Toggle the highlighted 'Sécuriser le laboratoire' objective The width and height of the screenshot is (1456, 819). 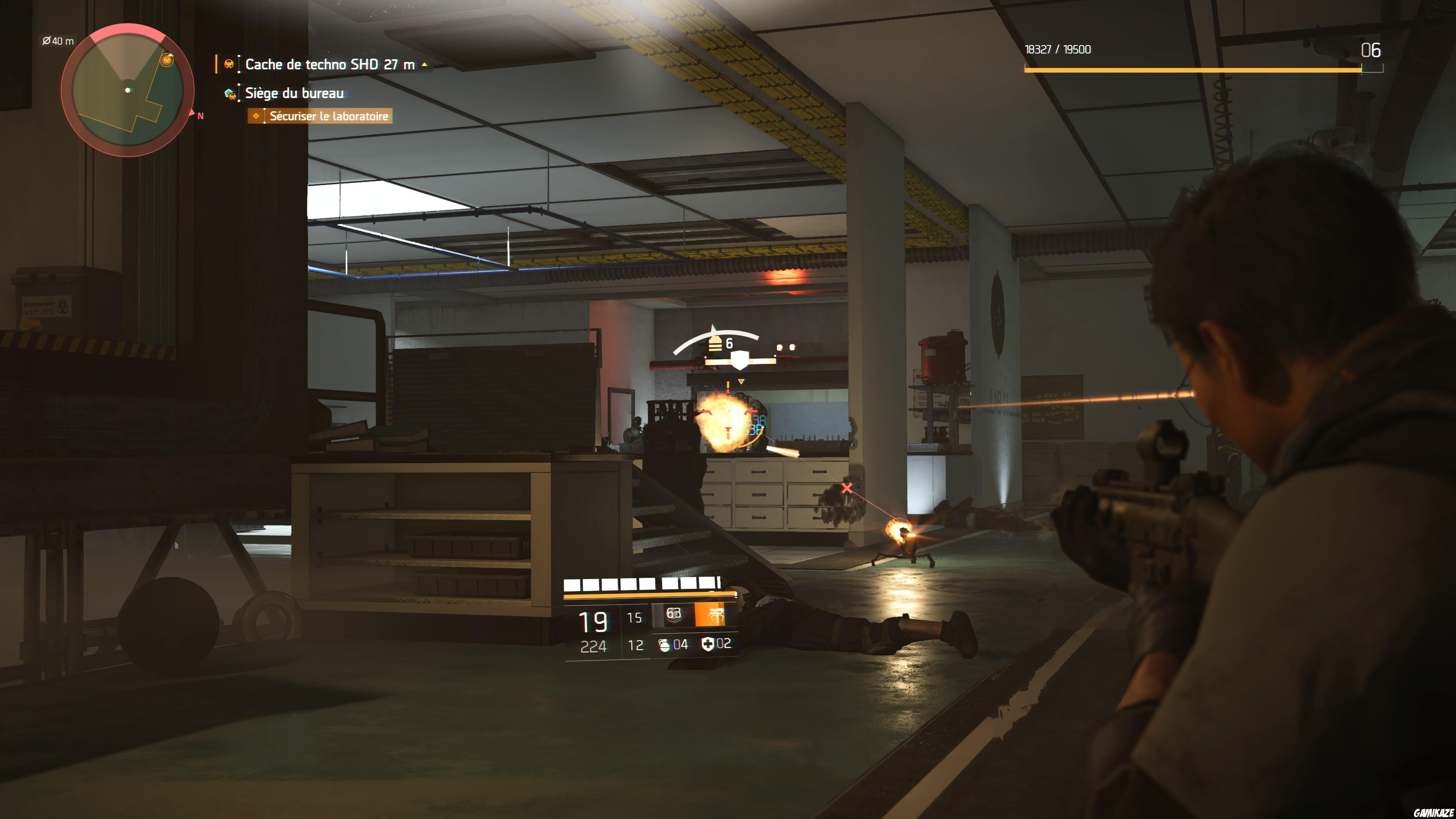(x=328, y=116)
